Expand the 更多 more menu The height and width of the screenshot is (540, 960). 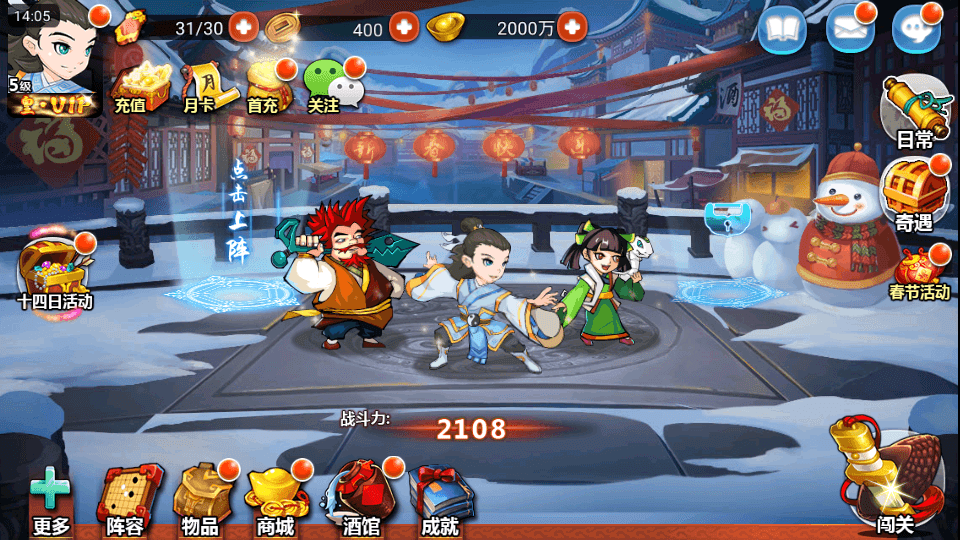pyautogui.click(x=51, y=502)
